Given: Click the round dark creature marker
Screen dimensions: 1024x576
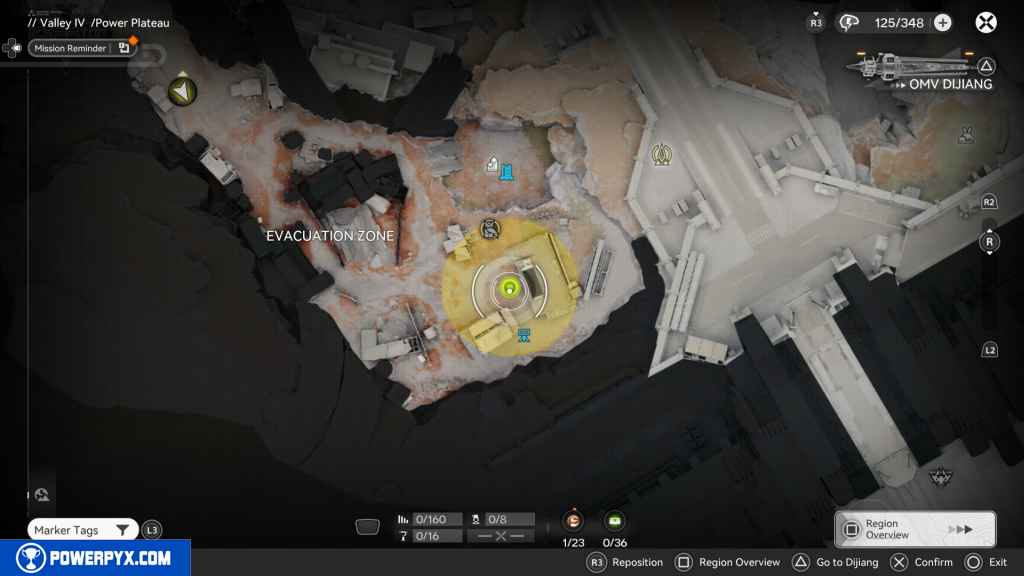Looking at the screenshot, I should coord(490,230).
